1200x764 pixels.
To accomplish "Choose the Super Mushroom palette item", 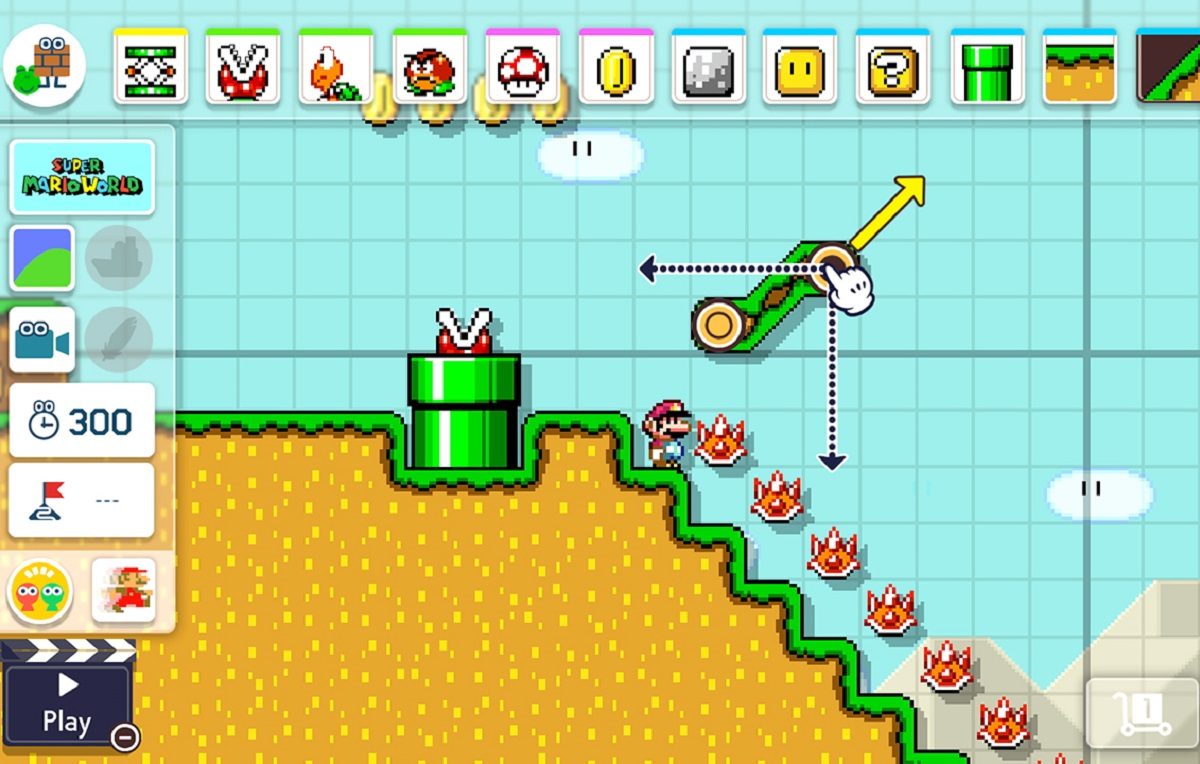I will [x=522, y=68].
